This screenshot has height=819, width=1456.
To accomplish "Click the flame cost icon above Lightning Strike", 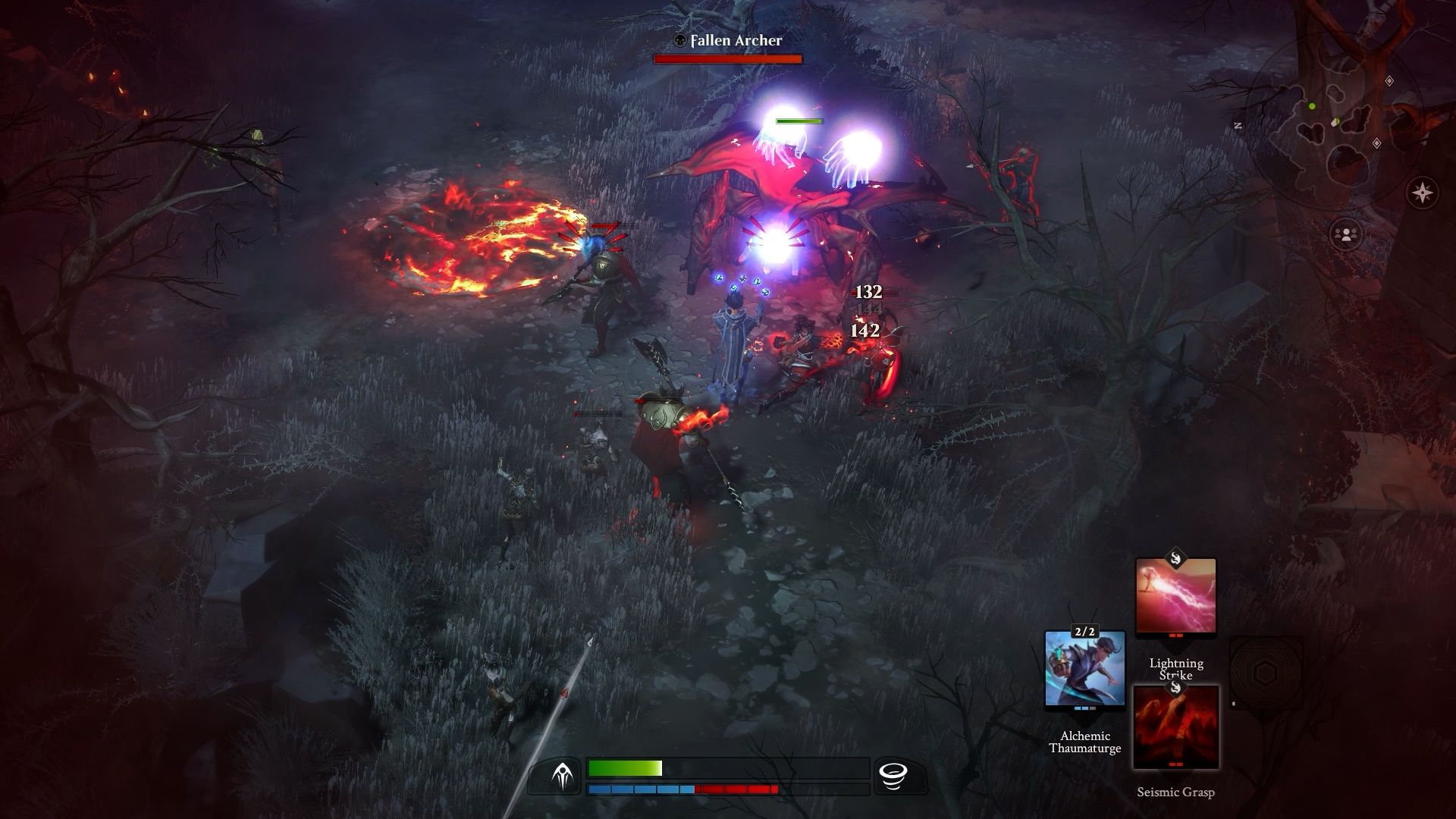I will (x=1177, y=559).
